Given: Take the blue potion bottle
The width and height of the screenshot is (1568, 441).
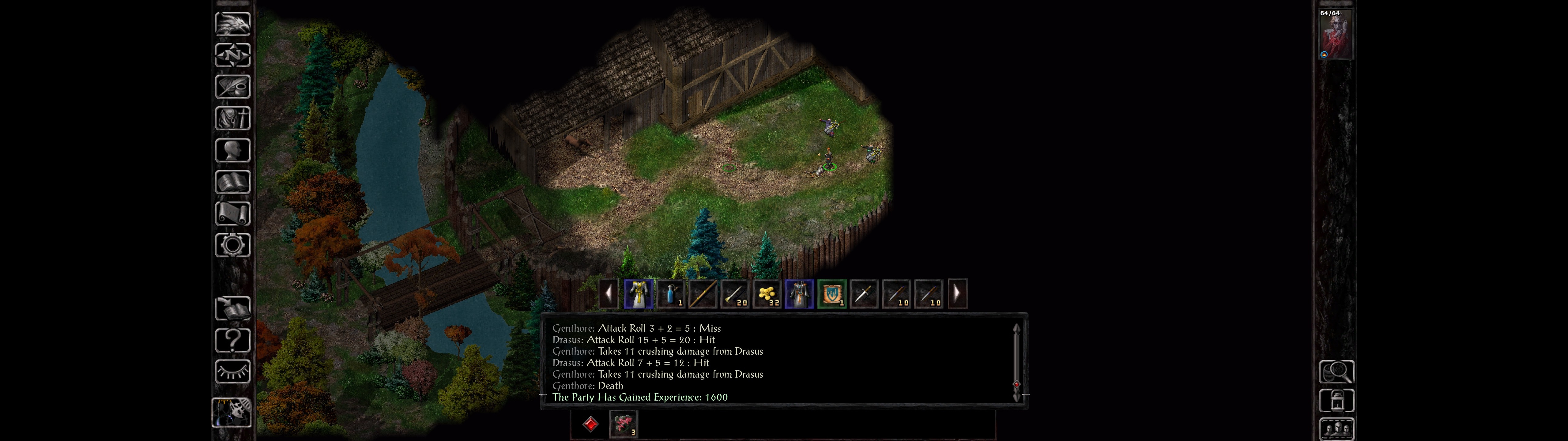Looking at the screenshot, I should (x=670, y=294).
